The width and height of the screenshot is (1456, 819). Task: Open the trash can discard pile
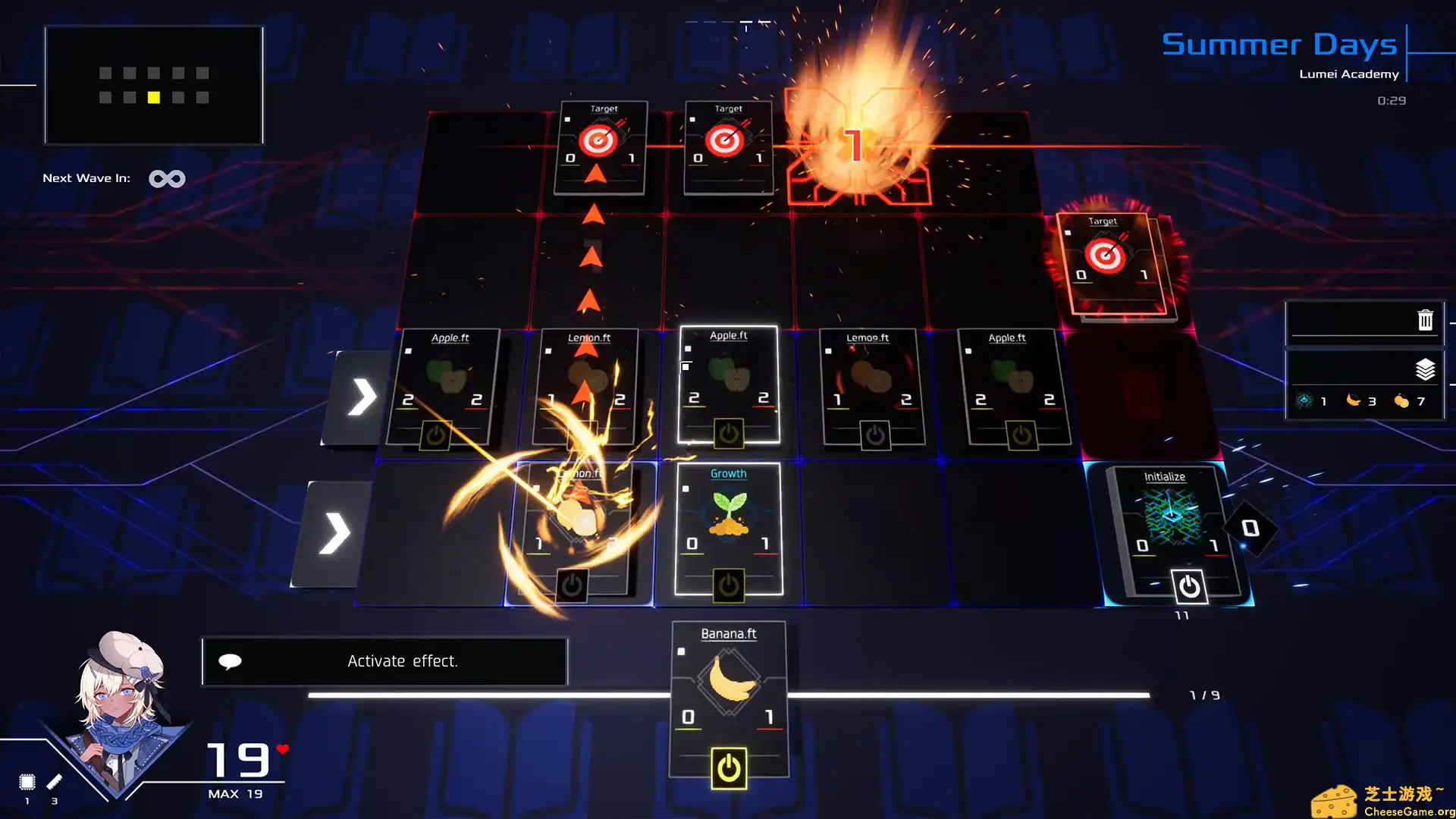coord(1425,320)
